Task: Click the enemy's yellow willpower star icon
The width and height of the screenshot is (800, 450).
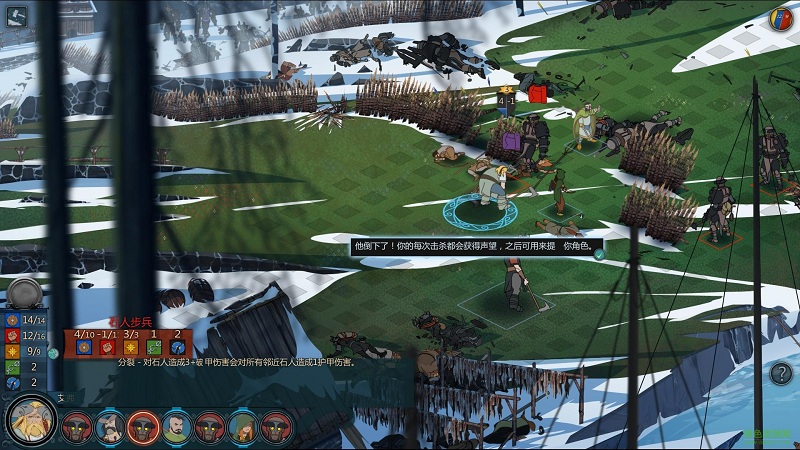Action: (131, 346)
